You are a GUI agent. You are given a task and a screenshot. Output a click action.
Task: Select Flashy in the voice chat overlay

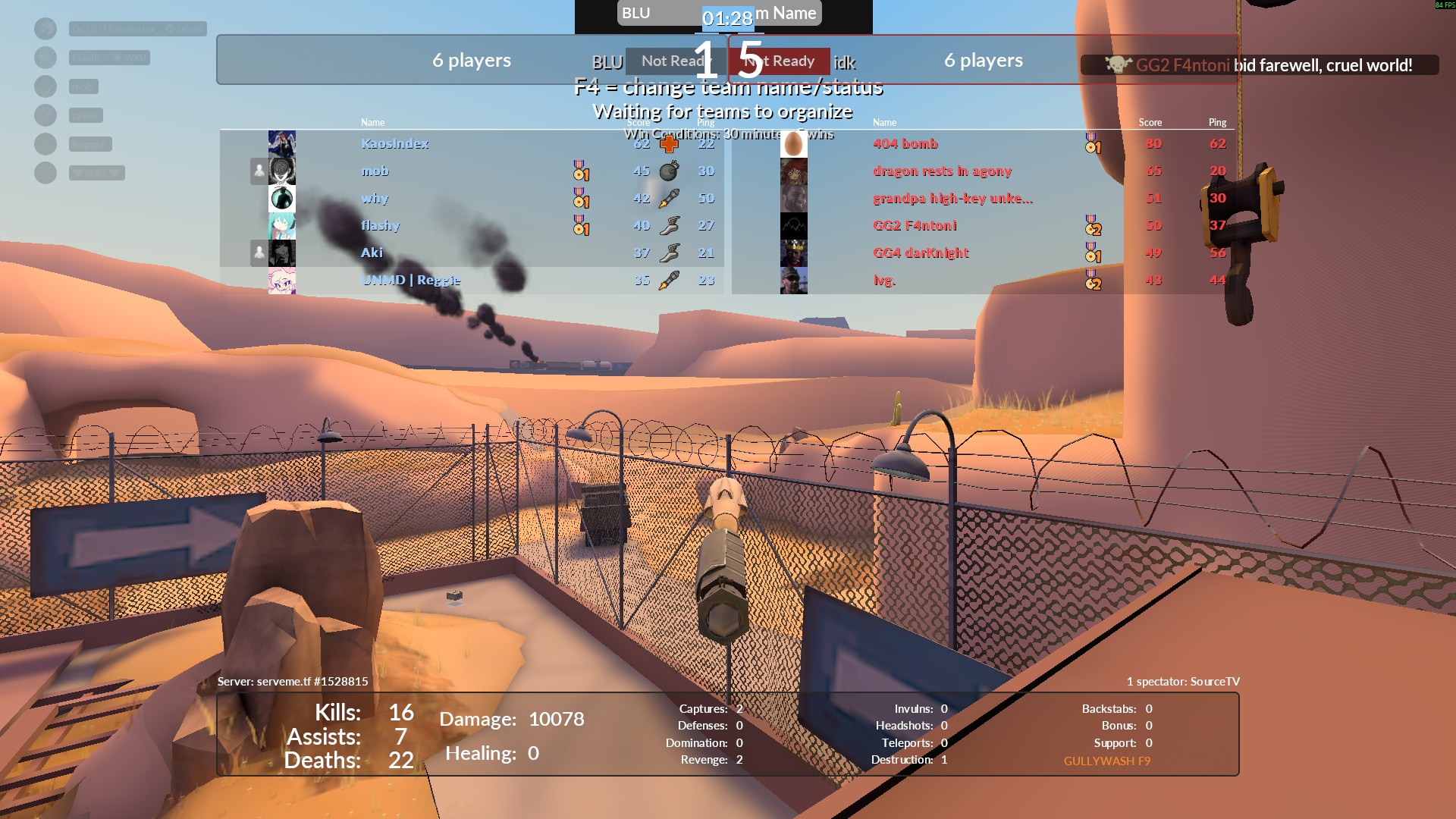pyautogui.click(x=108, y=58)
